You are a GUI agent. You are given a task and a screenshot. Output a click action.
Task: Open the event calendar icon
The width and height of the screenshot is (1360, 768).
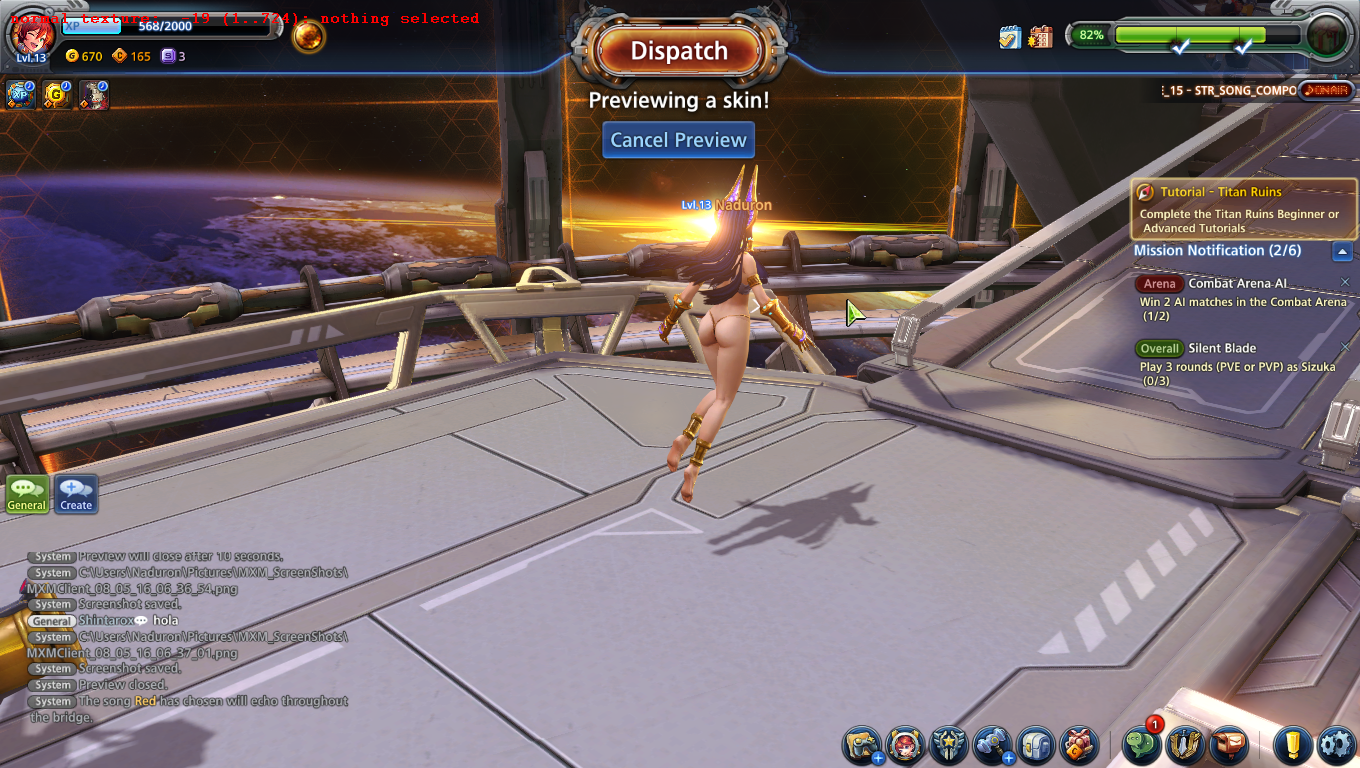pyautogui.click(x=1040, y=37)
